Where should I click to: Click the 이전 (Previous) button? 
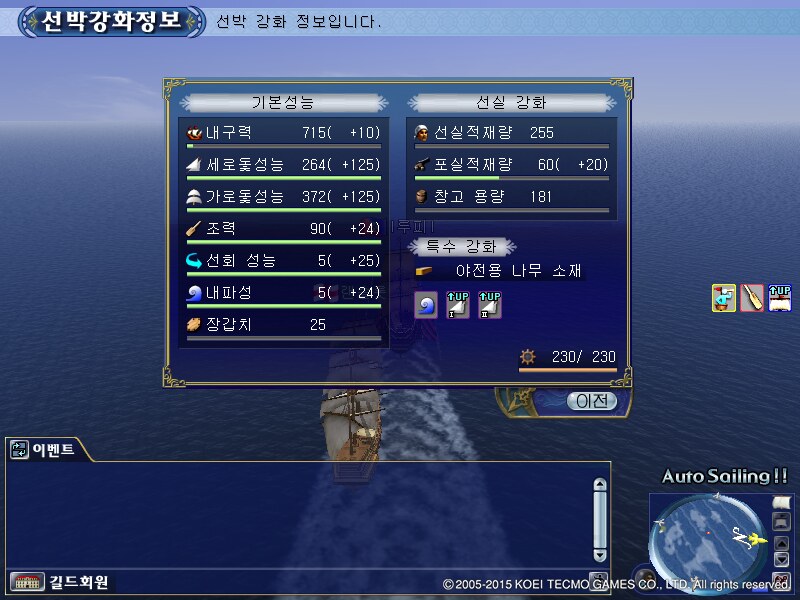tap(591, 401)
